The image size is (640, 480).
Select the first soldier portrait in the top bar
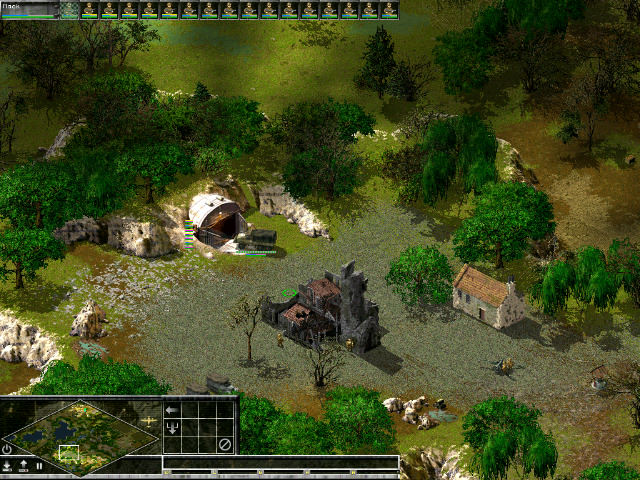click(x=90, y=10)
